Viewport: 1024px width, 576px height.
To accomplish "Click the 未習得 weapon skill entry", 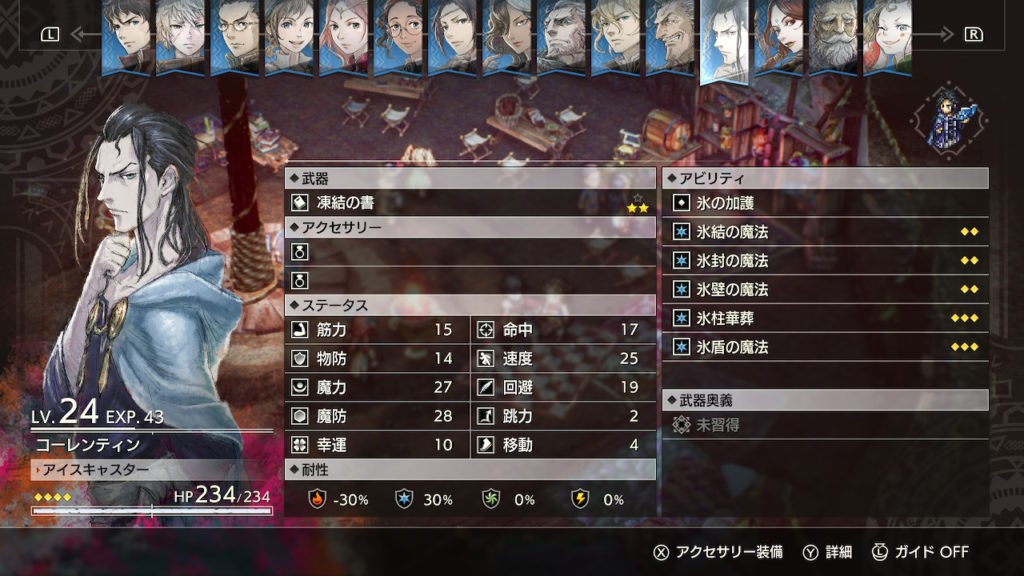I will [x=825, y=426].
